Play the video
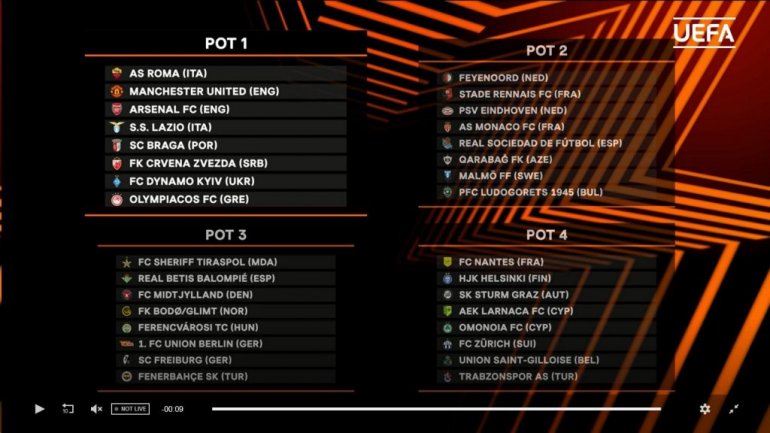The width and height of the screenshot is (770, 433). pos(40,409)
